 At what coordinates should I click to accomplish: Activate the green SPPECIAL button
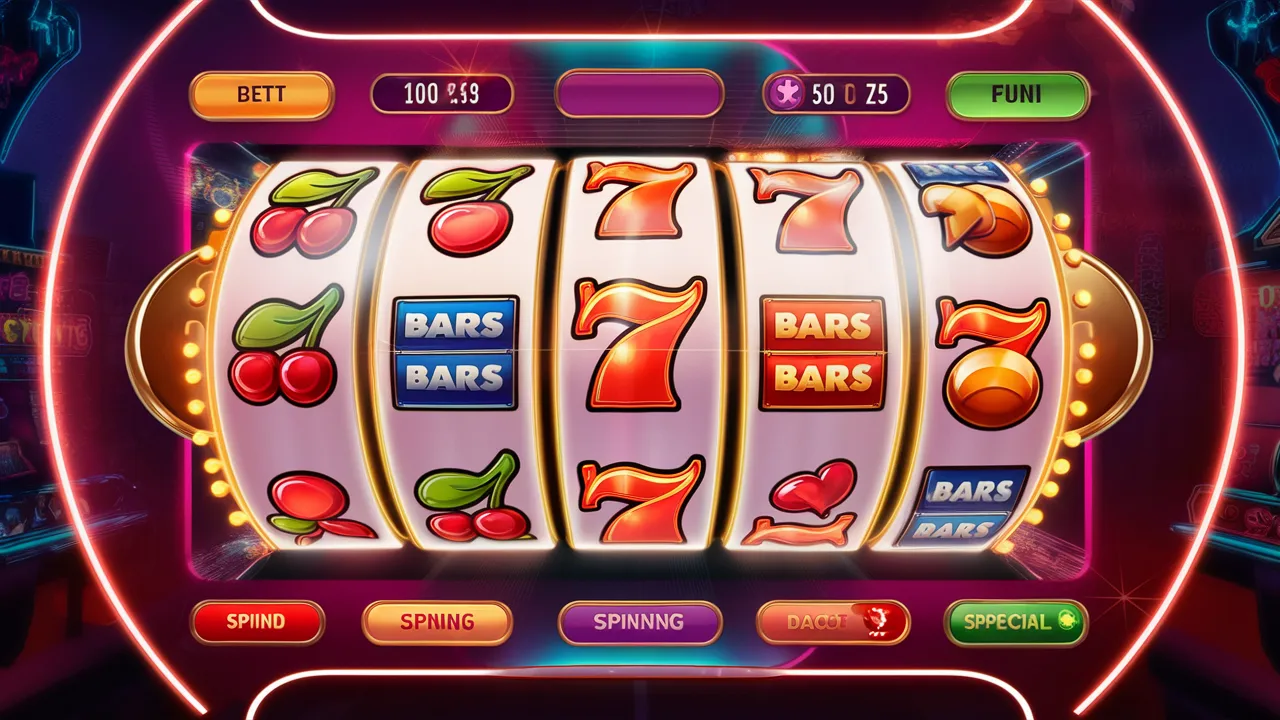[x=1015, y=621]
